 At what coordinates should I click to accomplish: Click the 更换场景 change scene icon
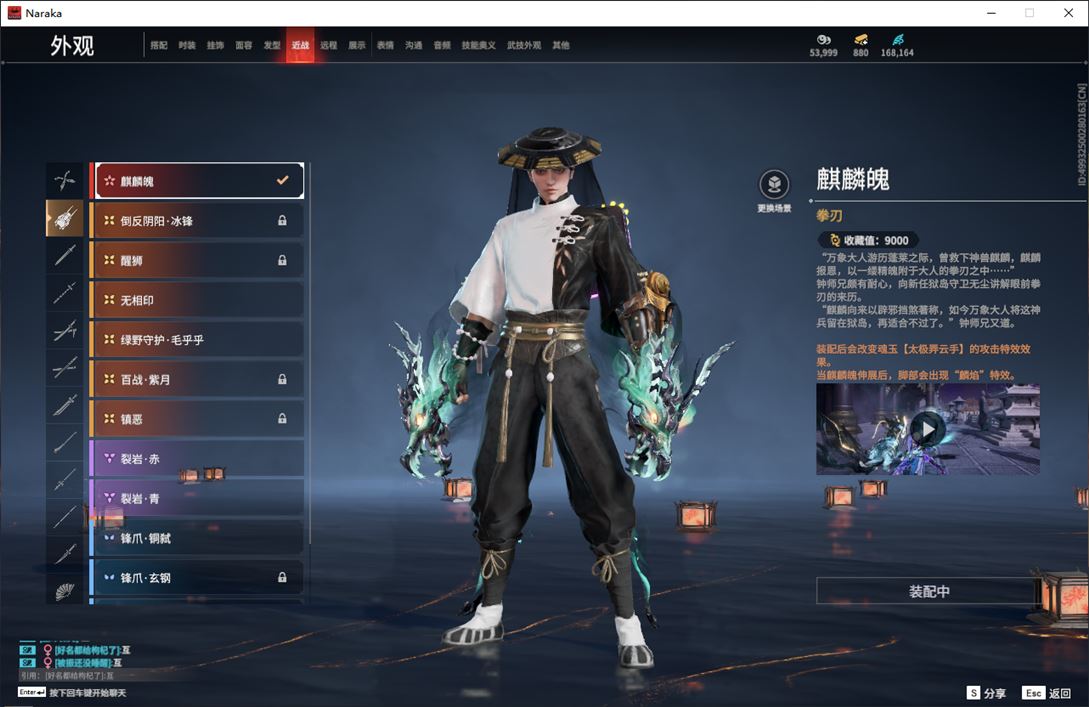click(x=774, y=185)
